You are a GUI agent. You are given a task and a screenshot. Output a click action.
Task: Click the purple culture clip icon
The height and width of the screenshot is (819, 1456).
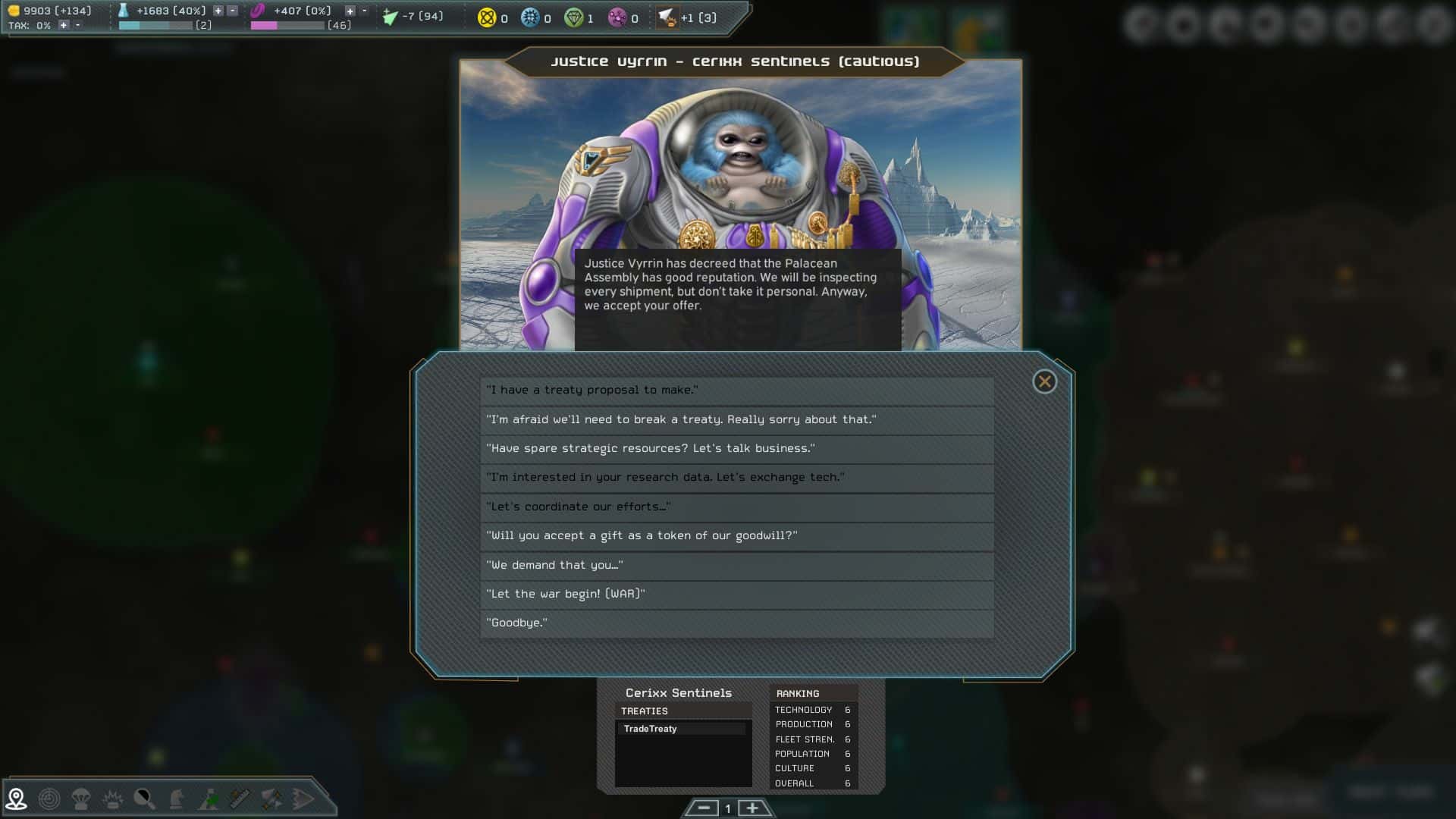pyautogui.click(x=257, y=11)
